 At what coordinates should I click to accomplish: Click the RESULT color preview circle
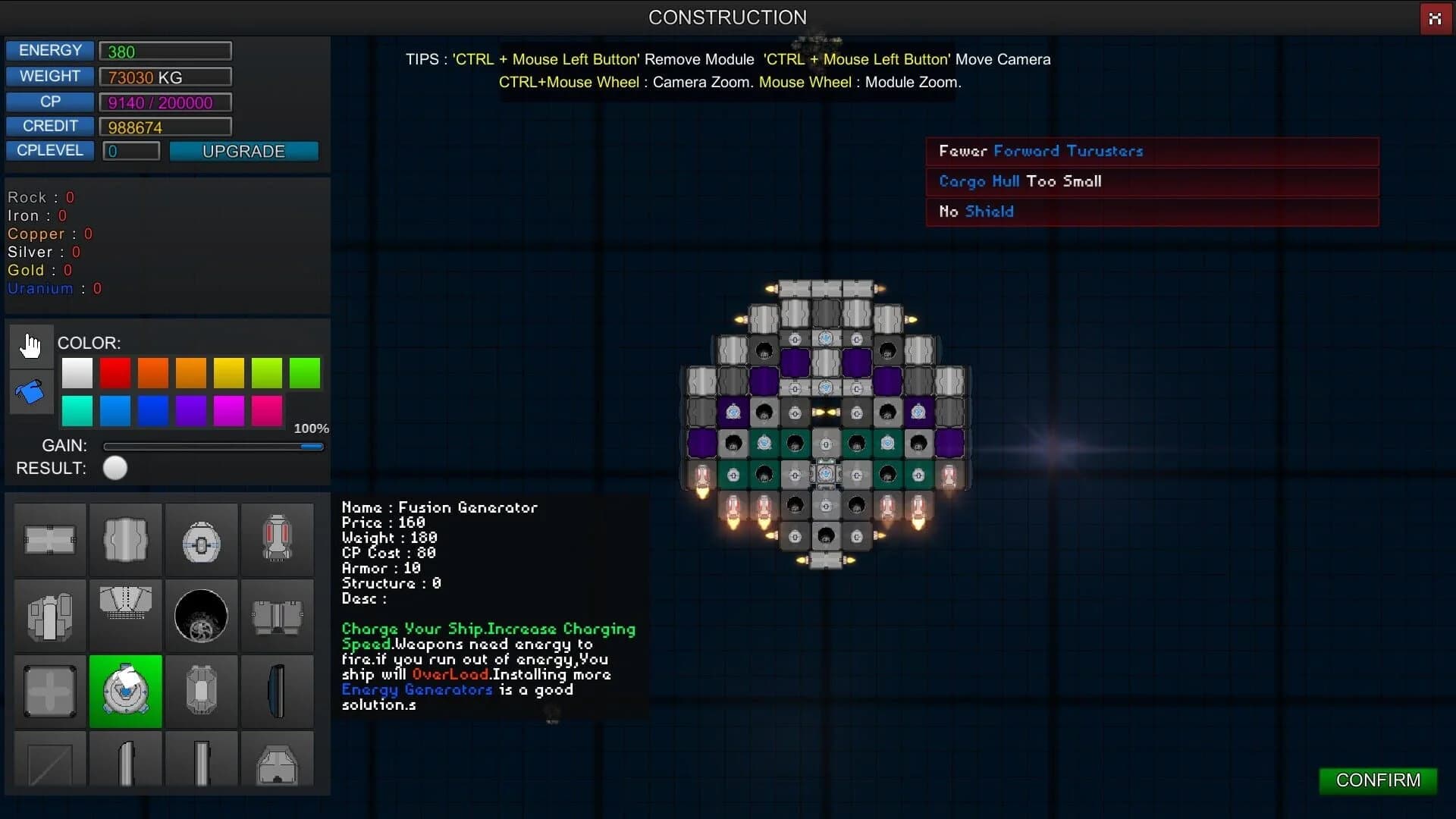coord(115,468)
